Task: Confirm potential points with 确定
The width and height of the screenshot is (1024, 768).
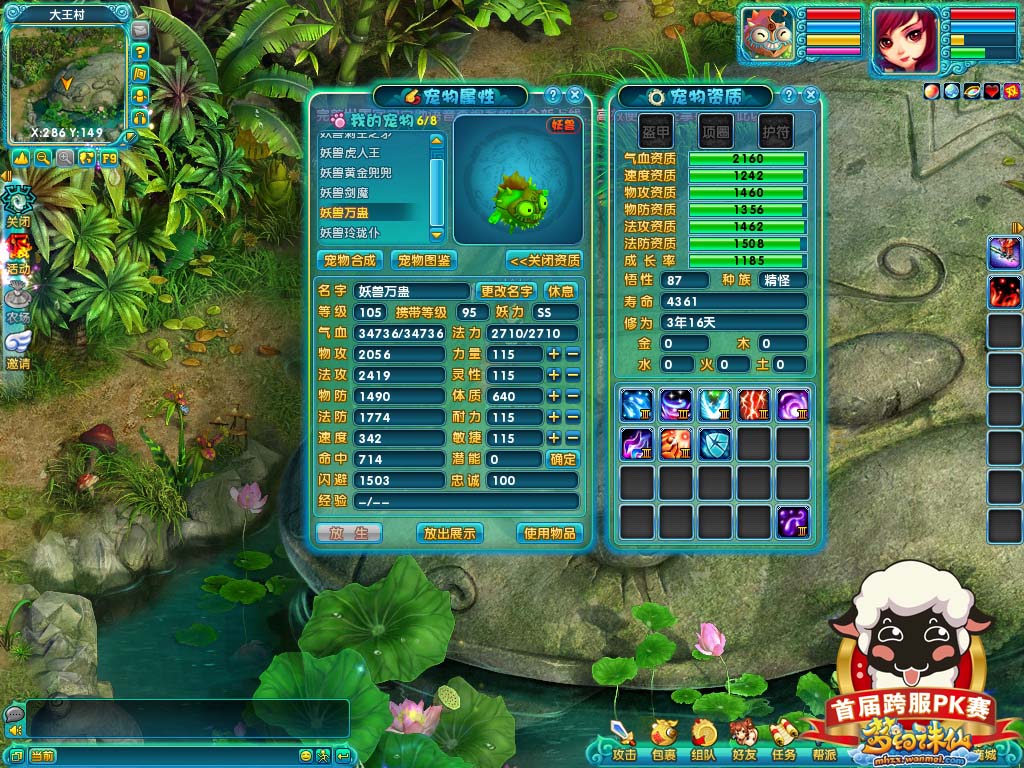Action: (x=563, y=459)
